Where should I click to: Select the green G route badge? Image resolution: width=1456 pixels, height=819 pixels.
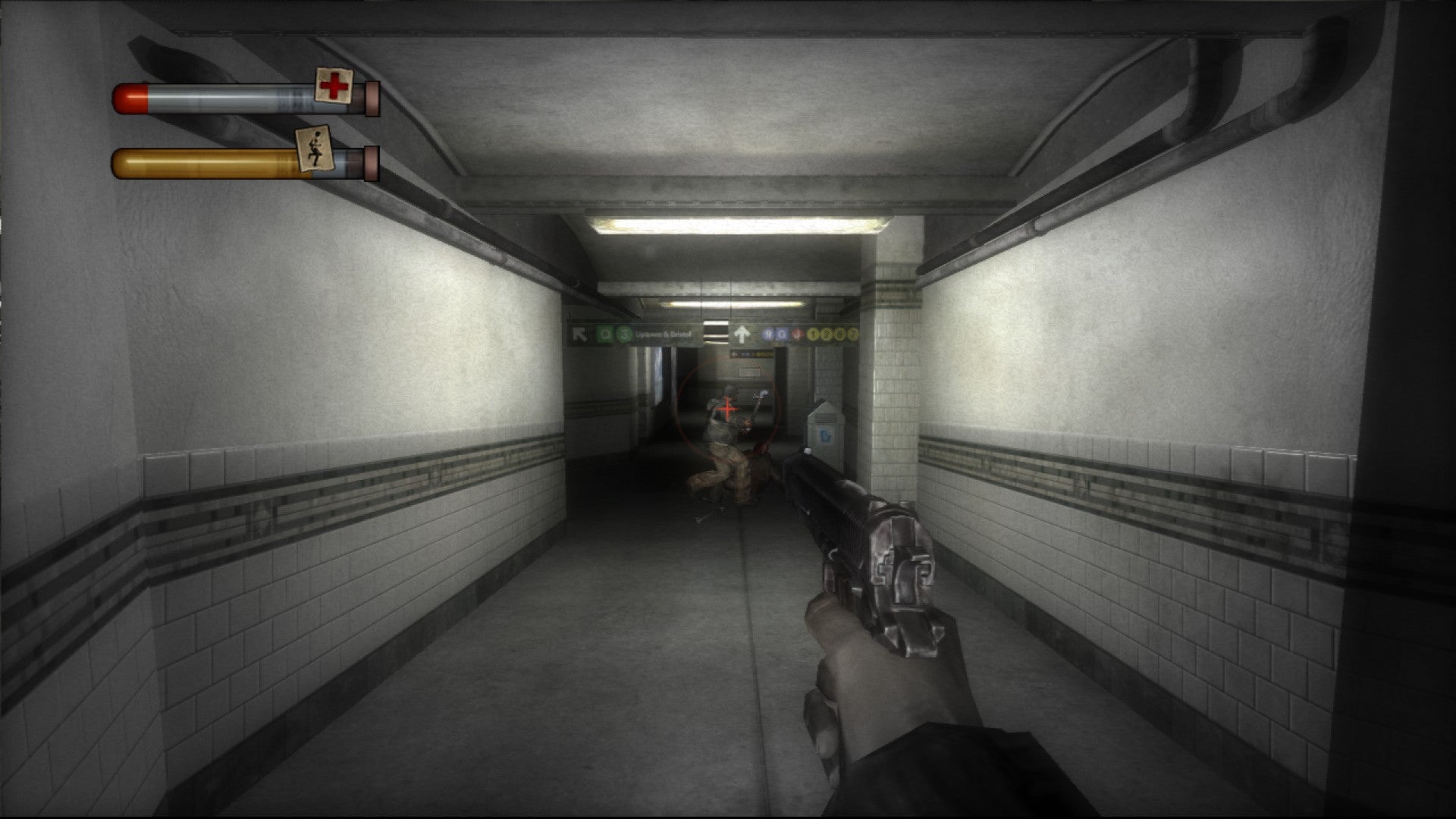(x=604, y=333)
